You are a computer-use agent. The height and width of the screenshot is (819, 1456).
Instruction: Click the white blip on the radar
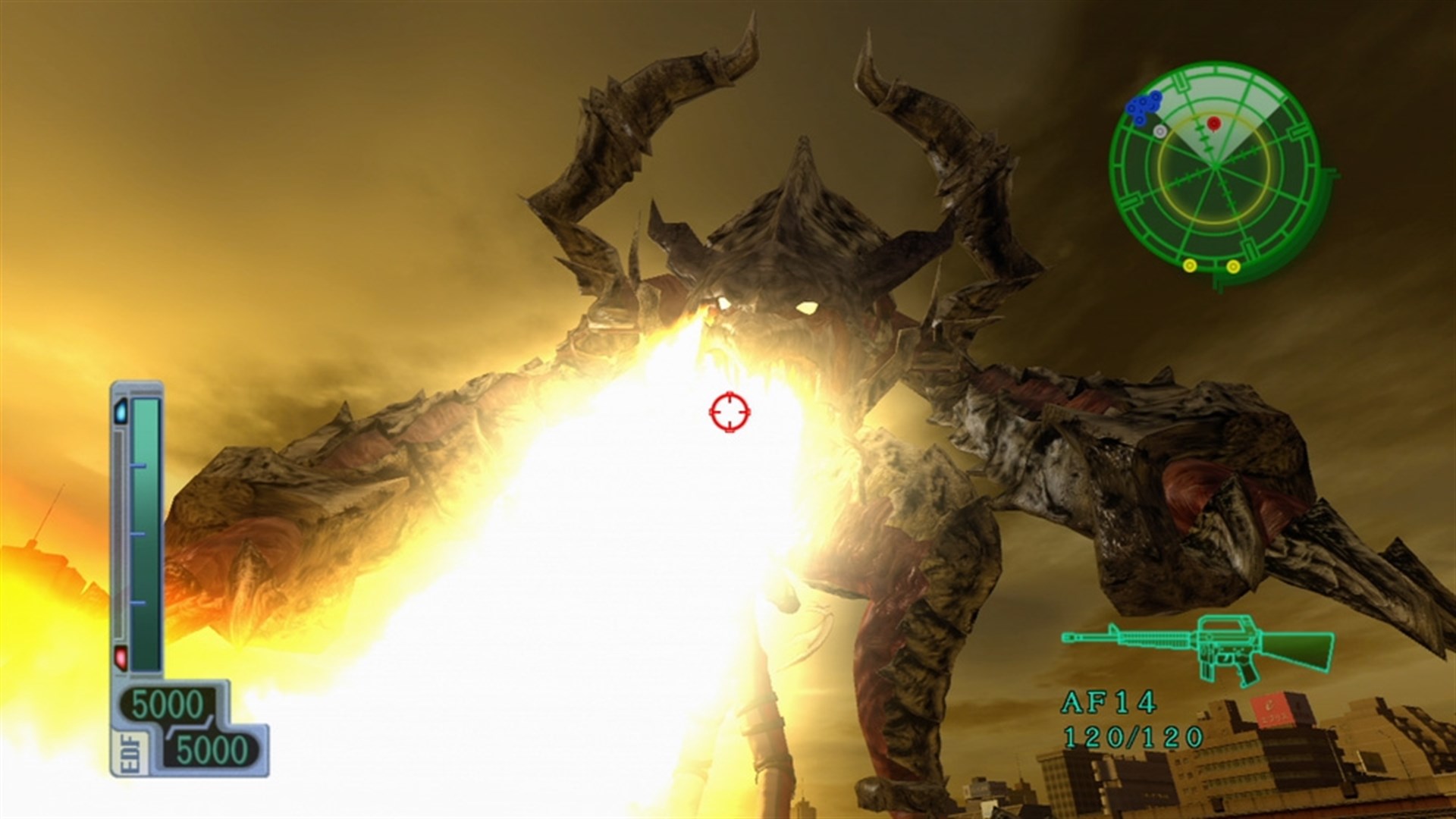pos(1160,131)
